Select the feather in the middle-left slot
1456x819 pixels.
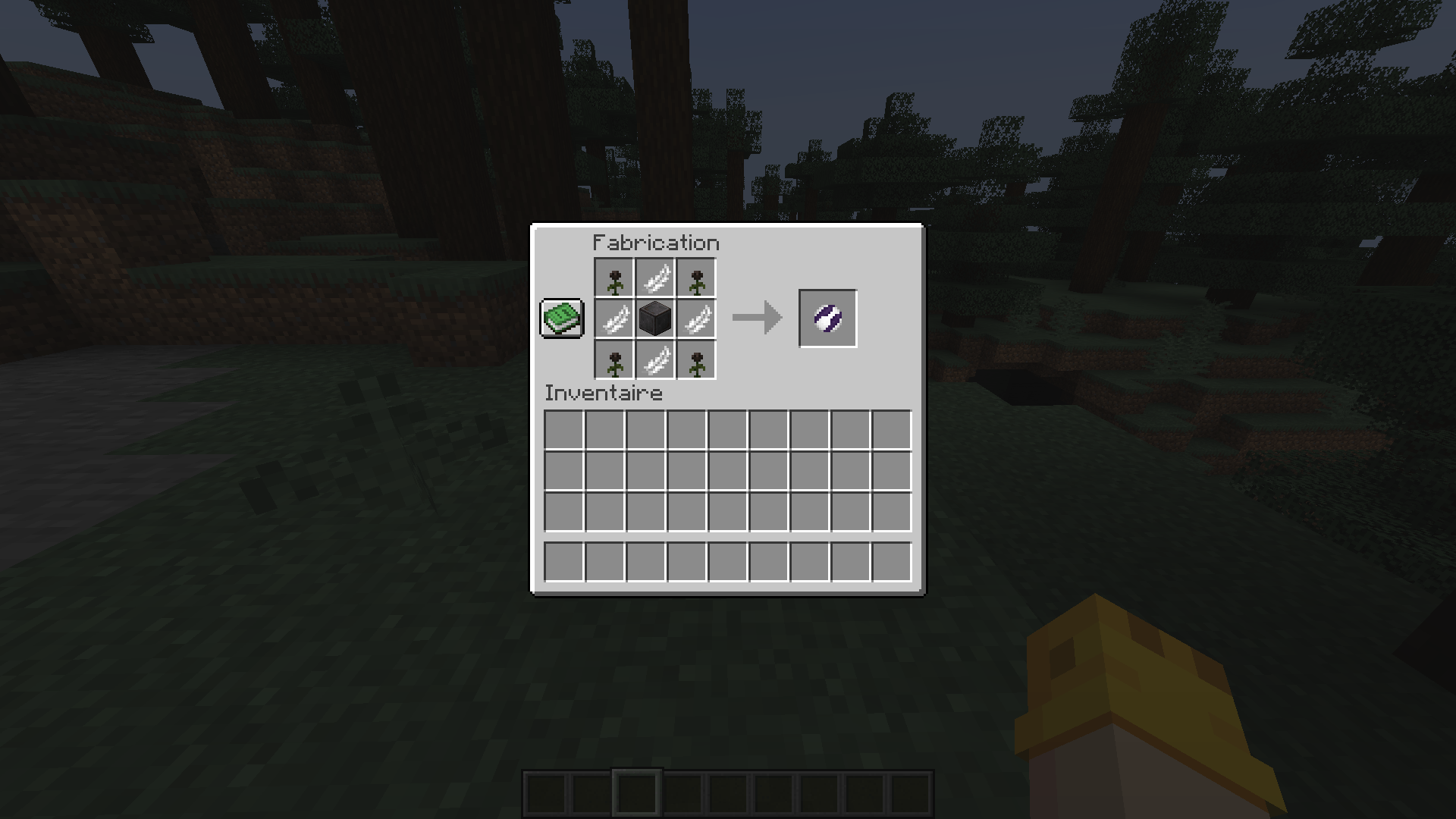[614, 318]
